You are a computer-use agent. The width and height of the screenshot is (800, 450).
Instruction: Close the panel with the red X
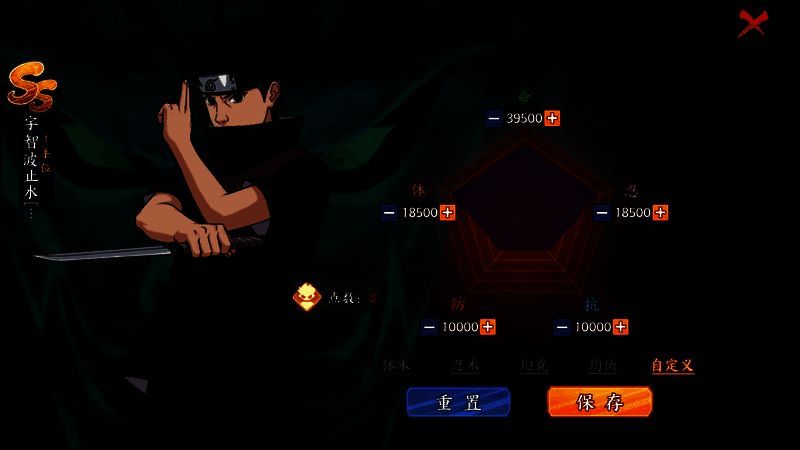click(752, 22)
